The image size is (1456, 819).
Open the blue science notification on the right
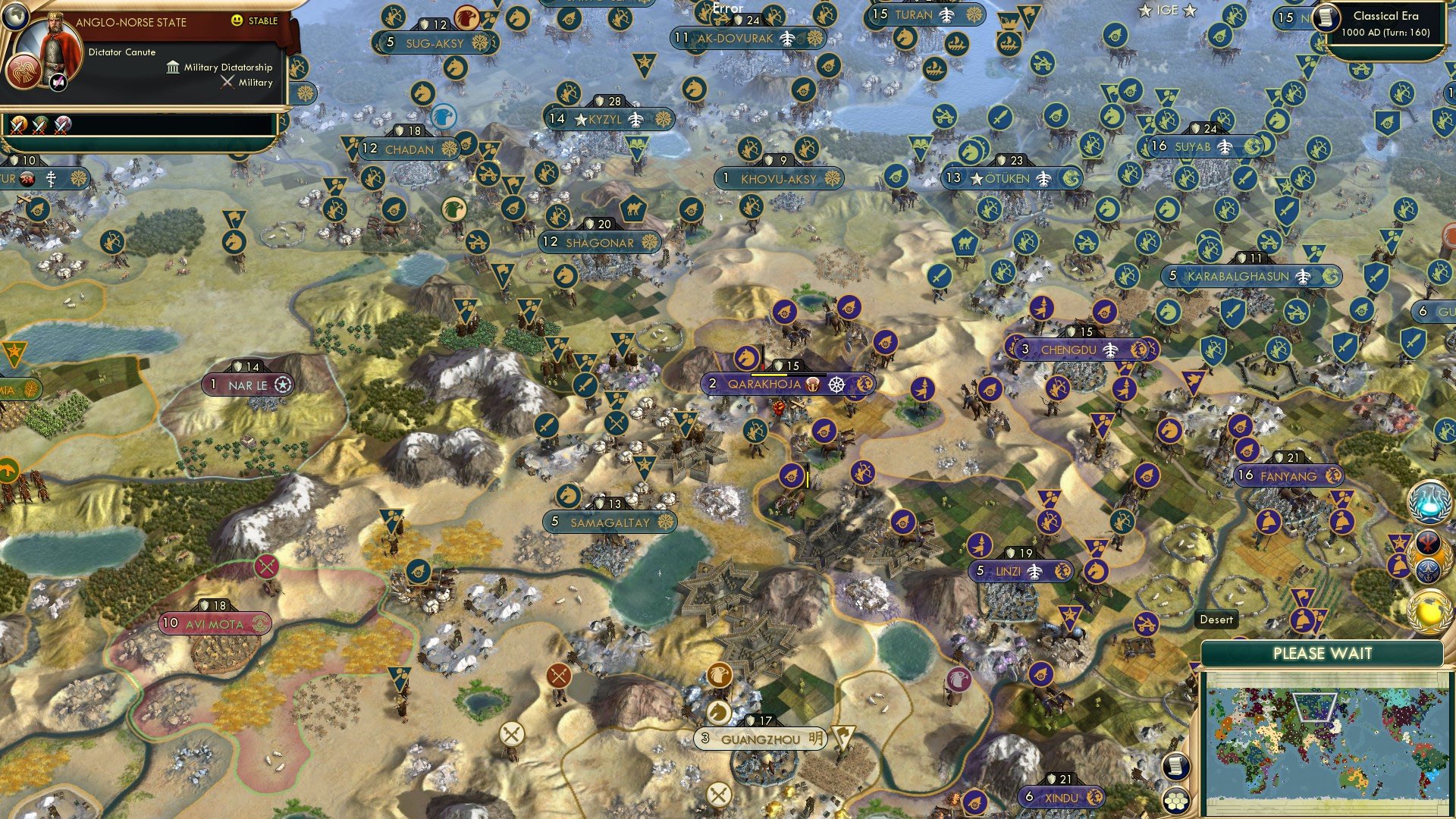pos(1428,501)
